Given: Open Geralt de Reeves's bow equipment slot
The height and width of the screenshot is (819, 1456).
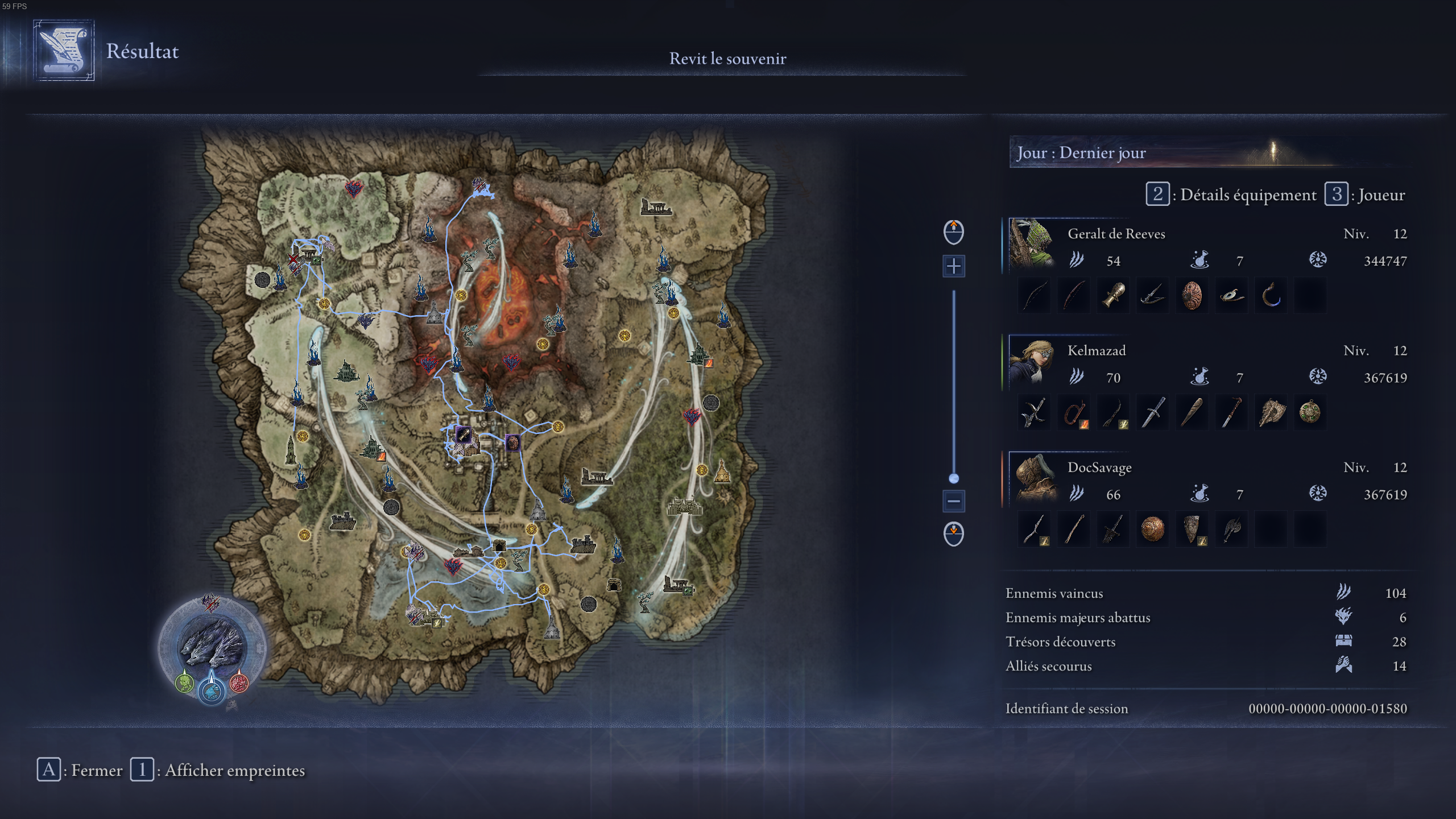Looking at the screenshot, I should (x=1033, y=295).
